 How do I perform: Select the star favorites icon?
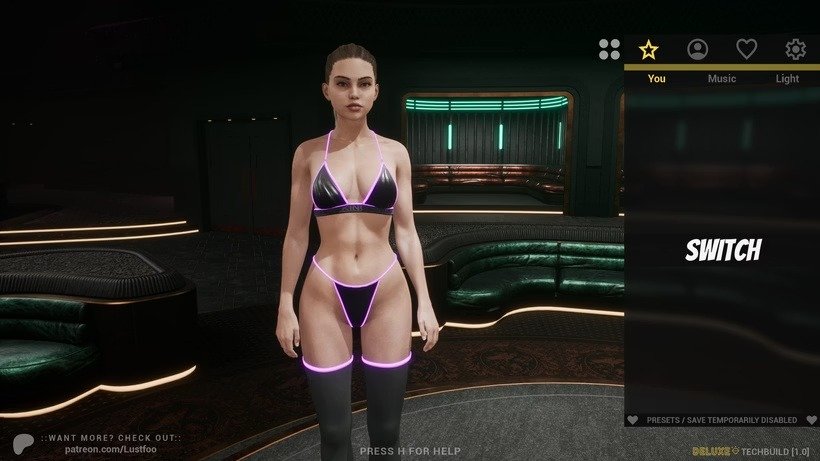(649, 49)
